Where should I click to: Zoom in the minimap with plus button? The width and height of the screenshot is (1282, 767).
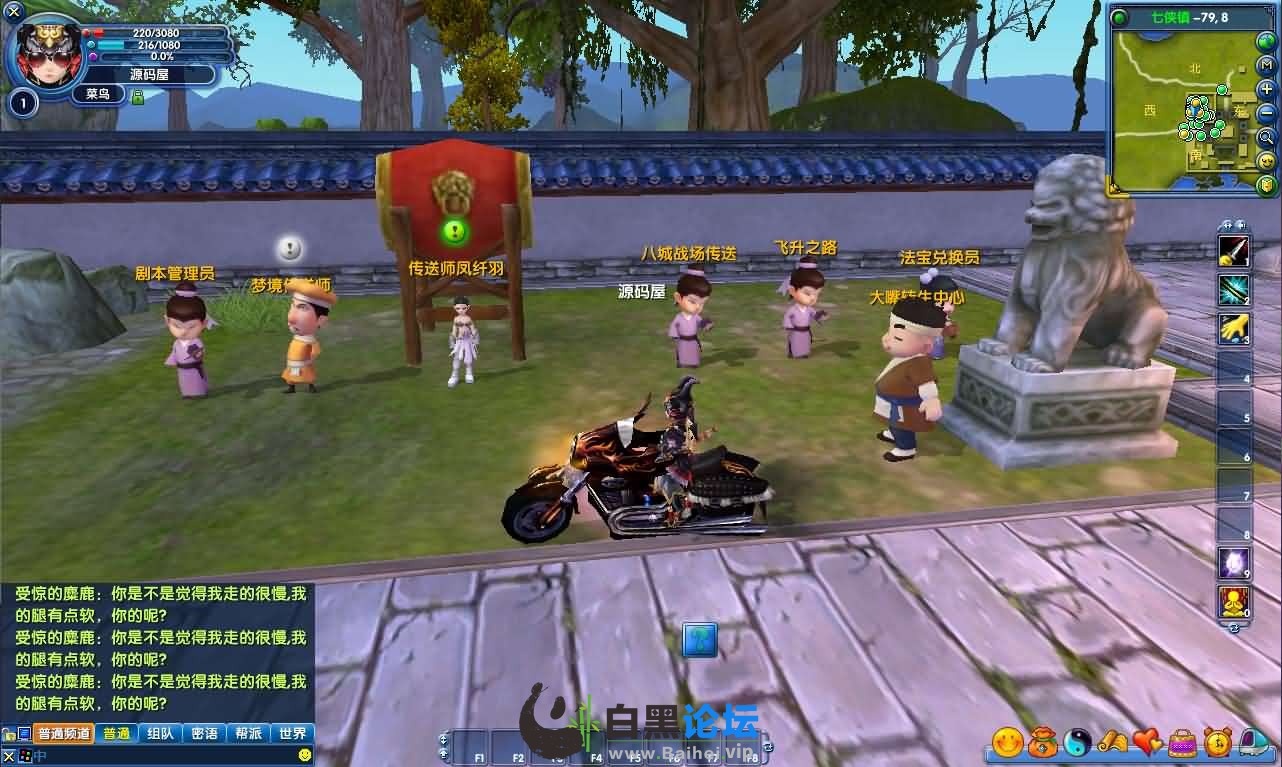pyautogui.click(x=1267, y=89)
